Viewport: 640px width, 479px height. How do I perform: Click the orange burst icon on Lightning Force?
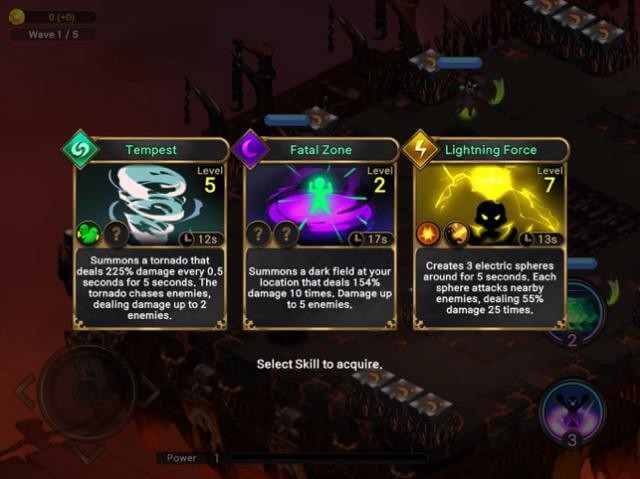point(429,233)
